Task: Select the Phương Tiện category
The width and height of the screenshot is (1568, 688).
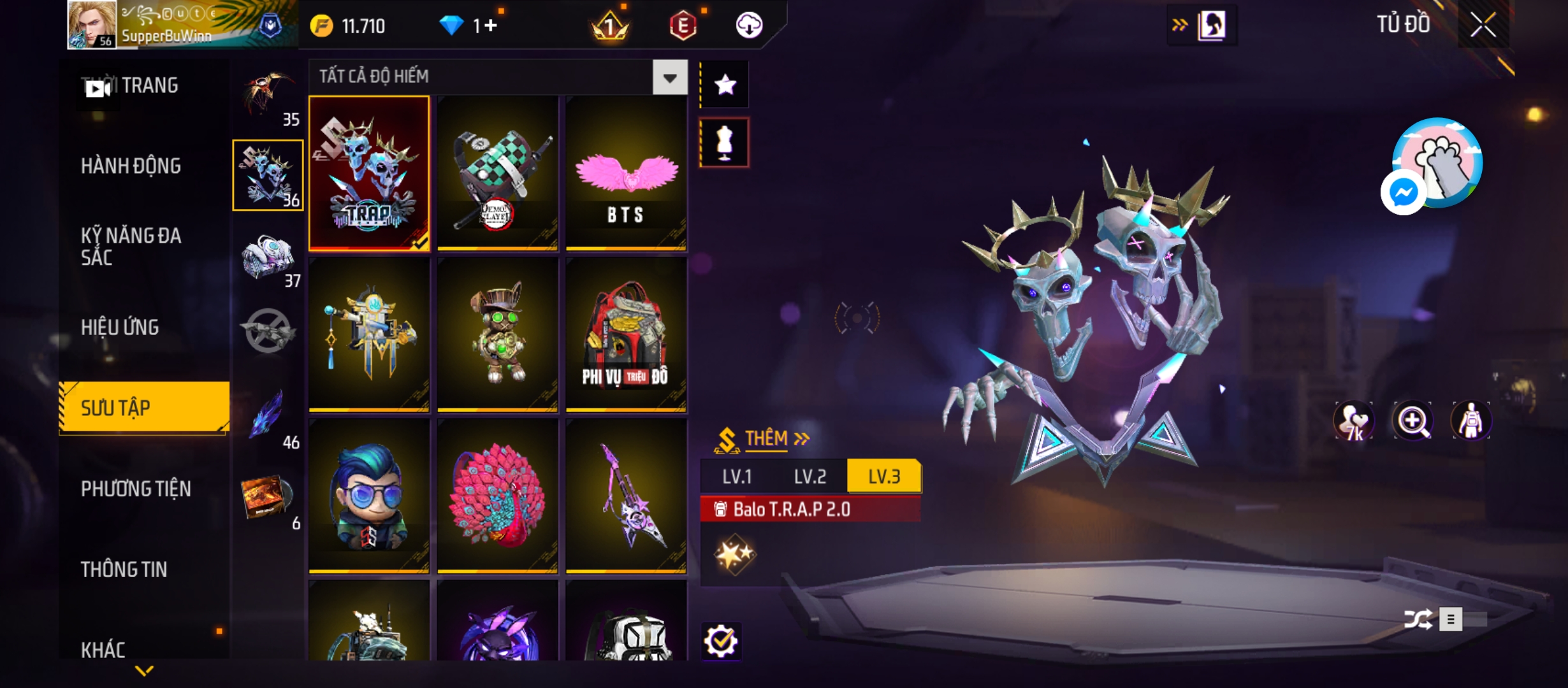Action: coord(136,489)
